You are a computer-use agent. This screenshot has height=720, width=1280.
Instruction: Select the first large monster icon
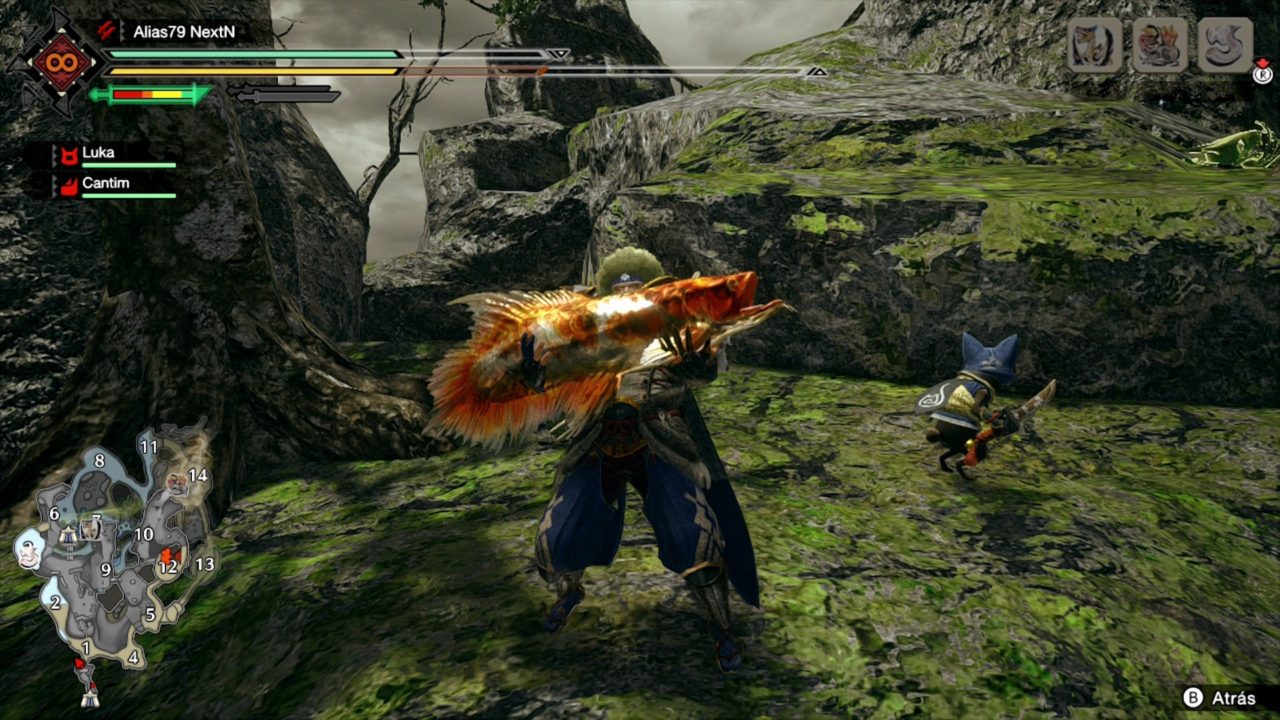[1094, 45]
